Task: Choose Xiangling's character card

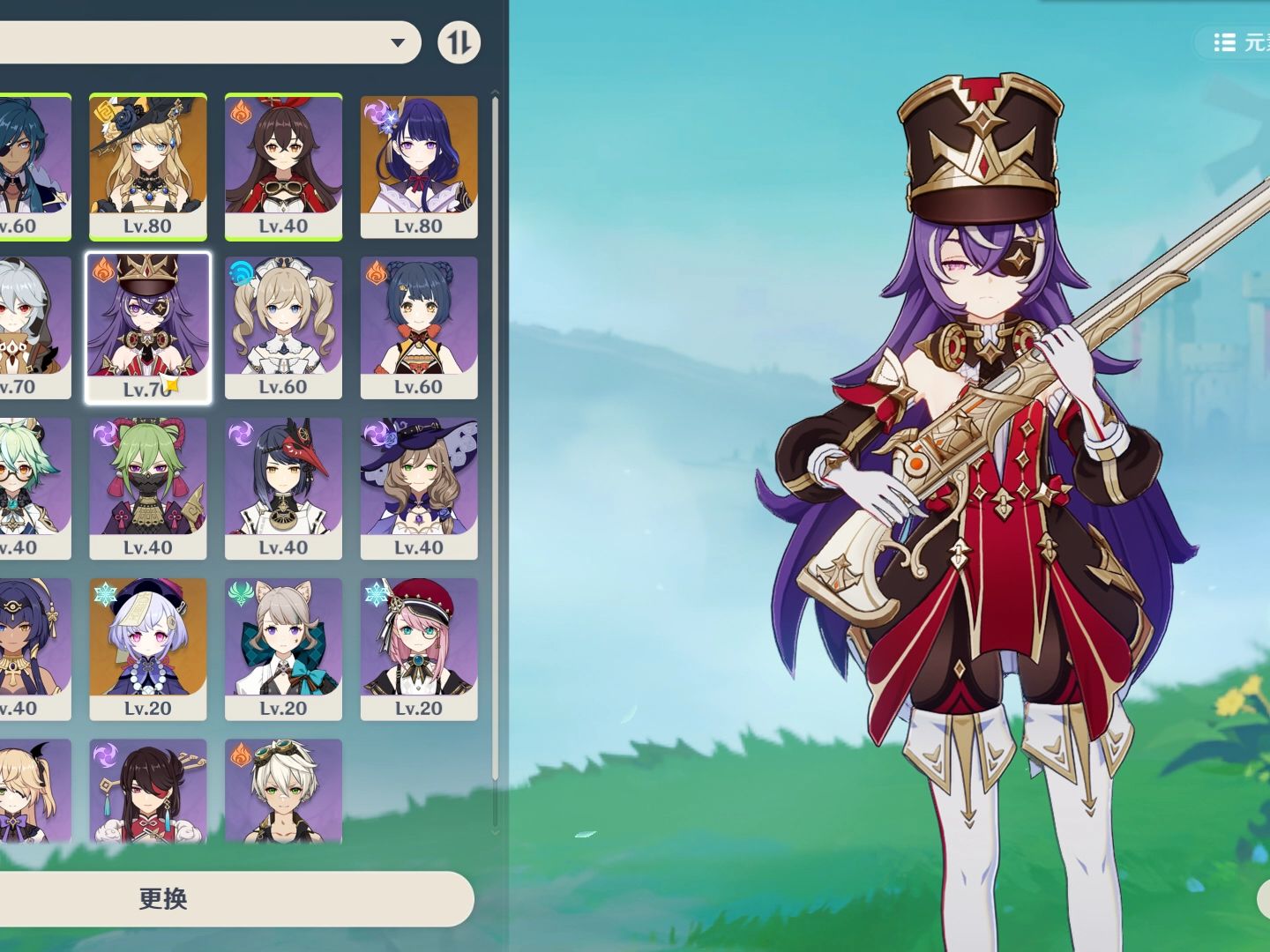Action: (419, 327)
